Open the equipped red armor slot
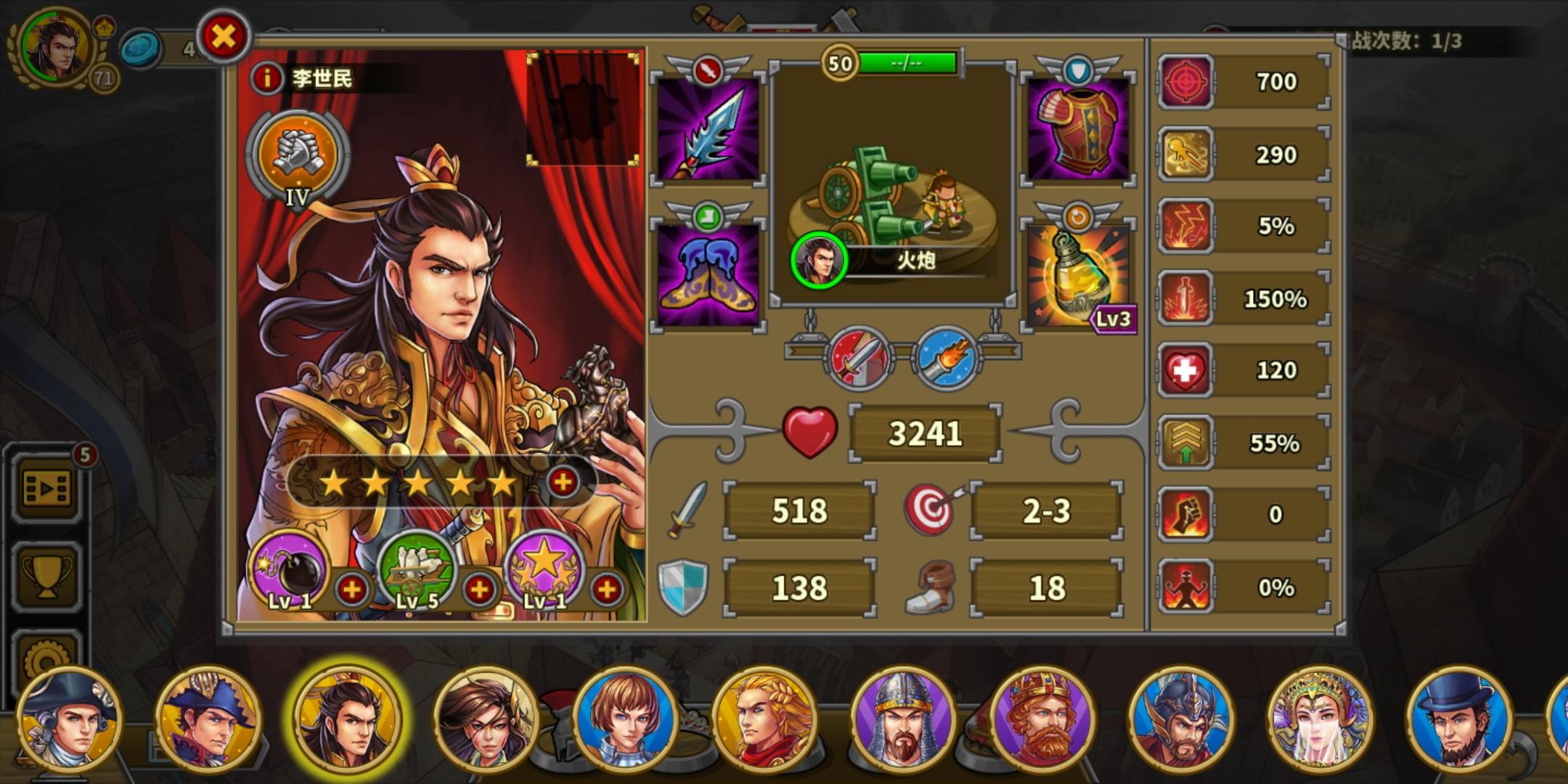Screen dimensions: 1568x784 [1079, 131]
